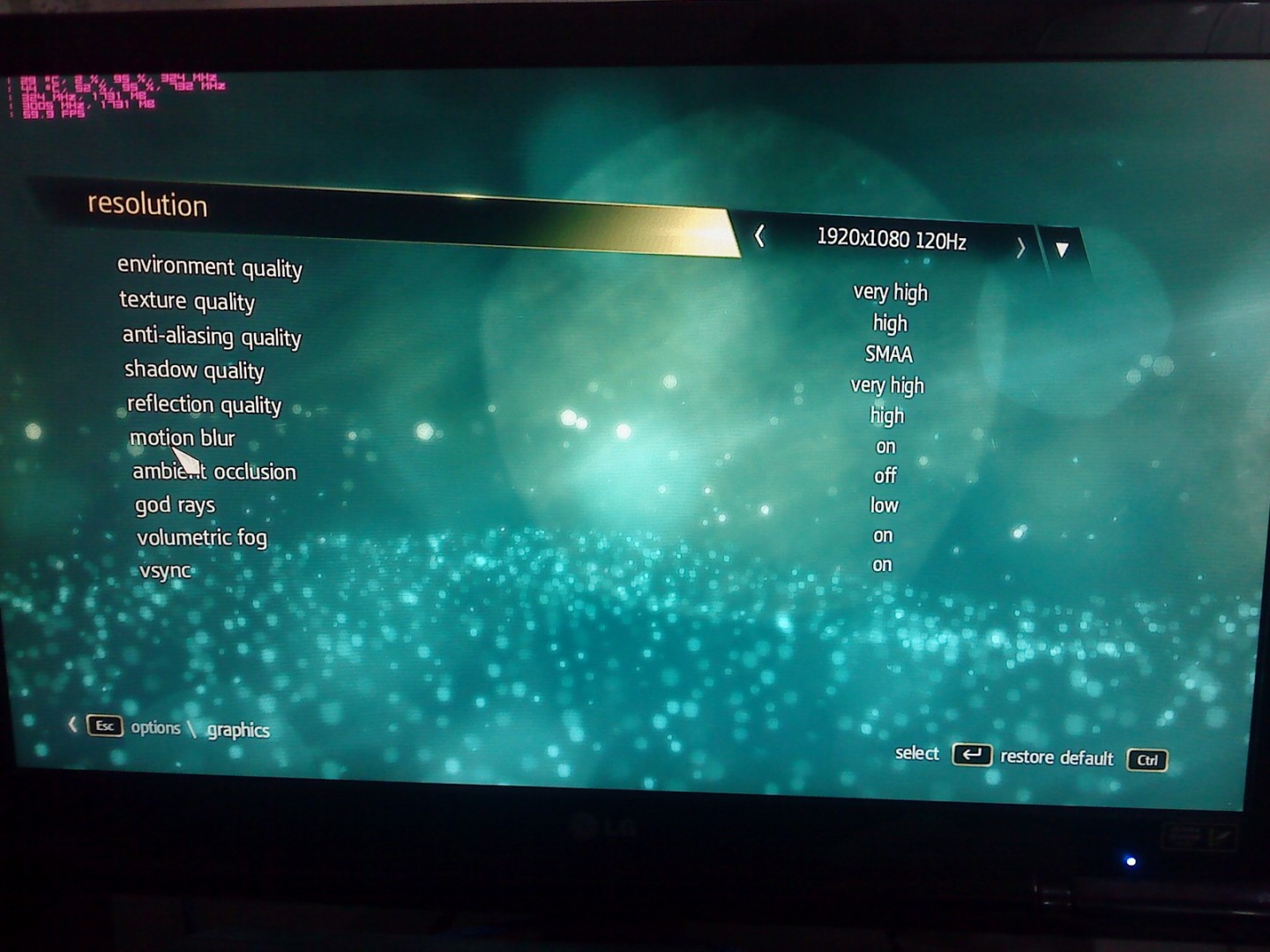Select the 1920x1080 120Hz resolution value
This screenshot has width=1270, height=952.
[891, 239]
